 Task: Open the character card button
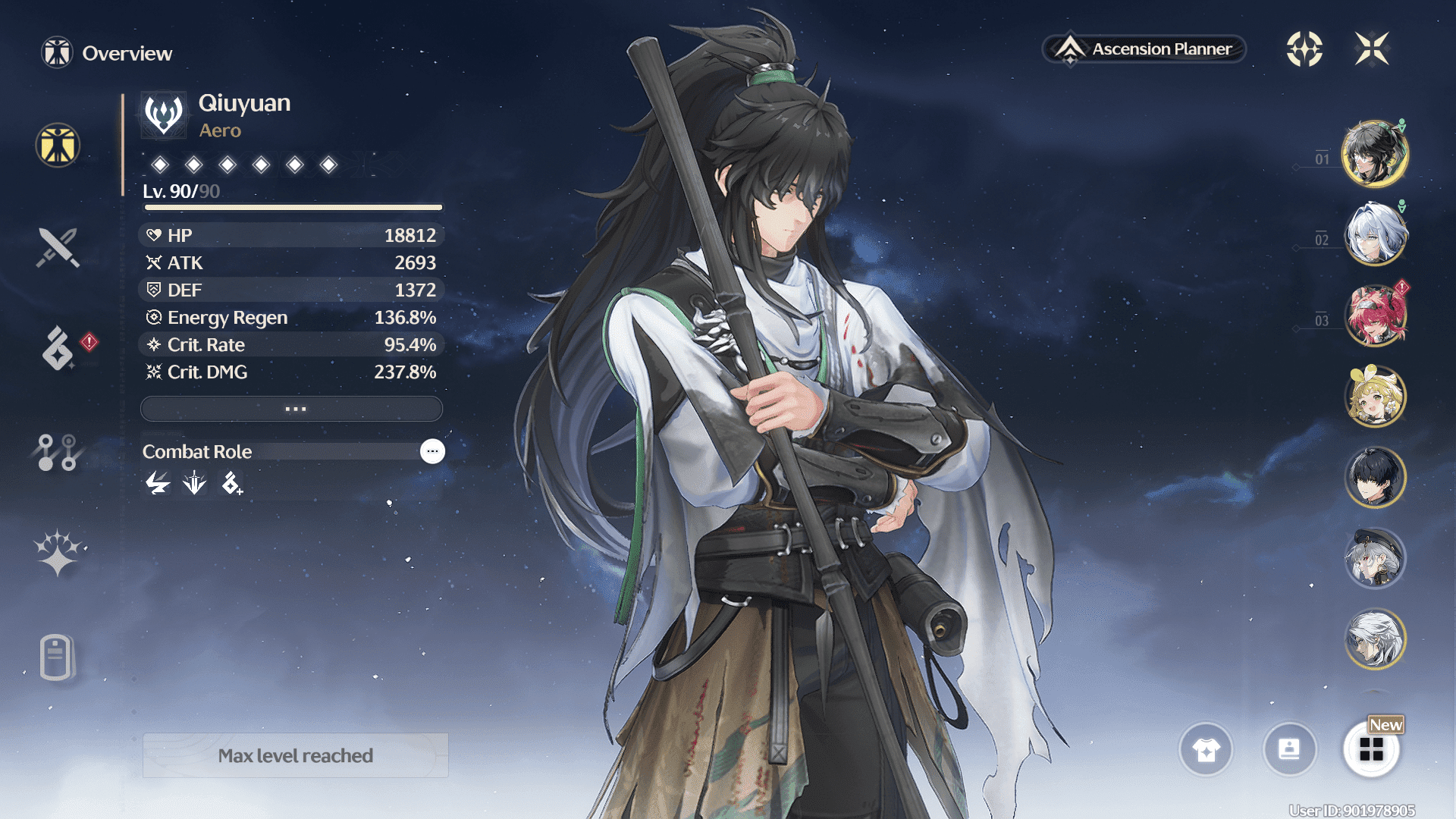click(1289, 749)
